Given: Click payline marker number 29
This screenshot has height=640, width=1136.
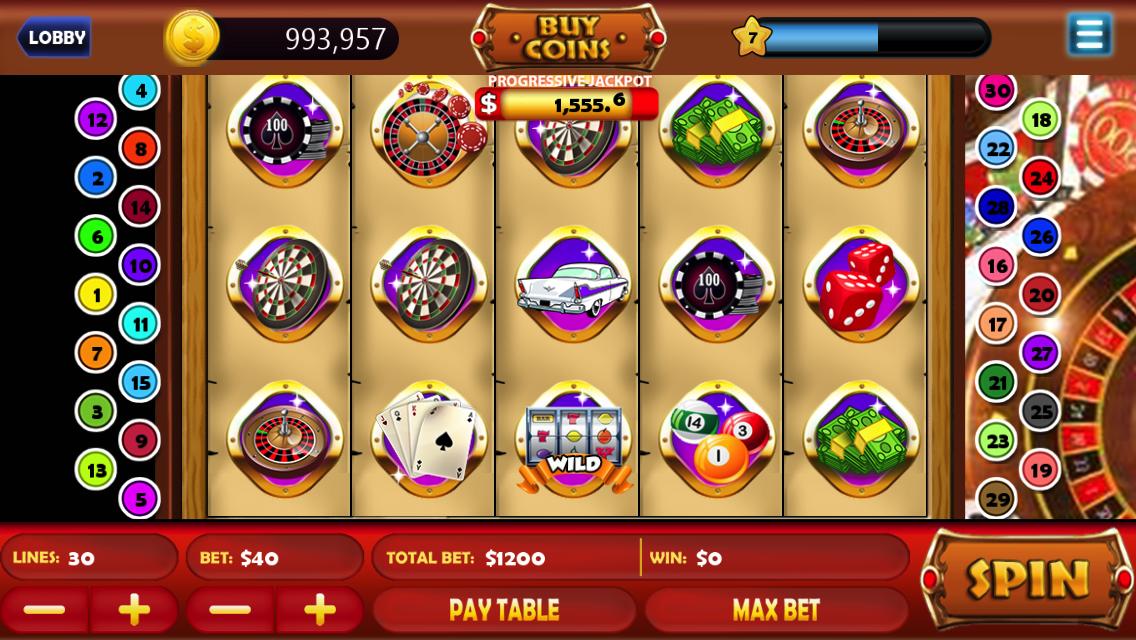Looking at the screenshot, I should (x=997, y=498).
